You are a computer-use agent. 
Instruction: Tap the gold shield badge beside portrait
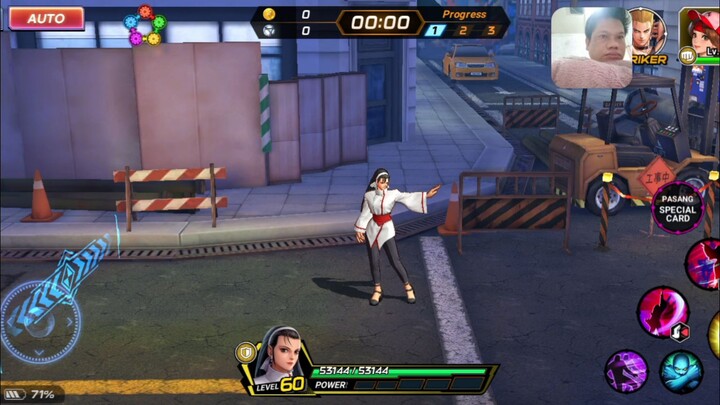tap(244, 352)
